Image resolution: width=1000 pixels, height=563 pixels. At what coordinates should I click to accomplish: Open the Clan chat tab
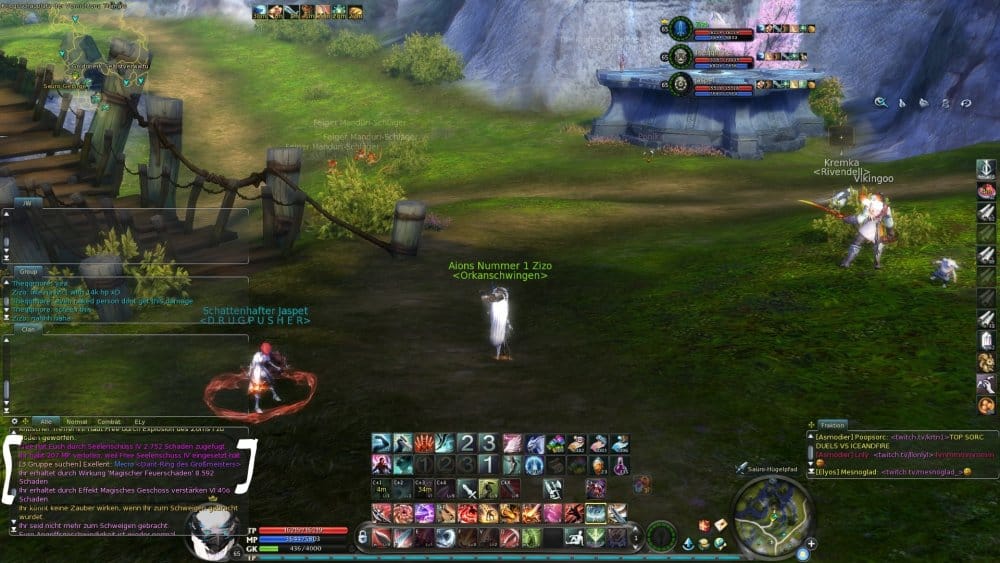(x=27, y=327)
